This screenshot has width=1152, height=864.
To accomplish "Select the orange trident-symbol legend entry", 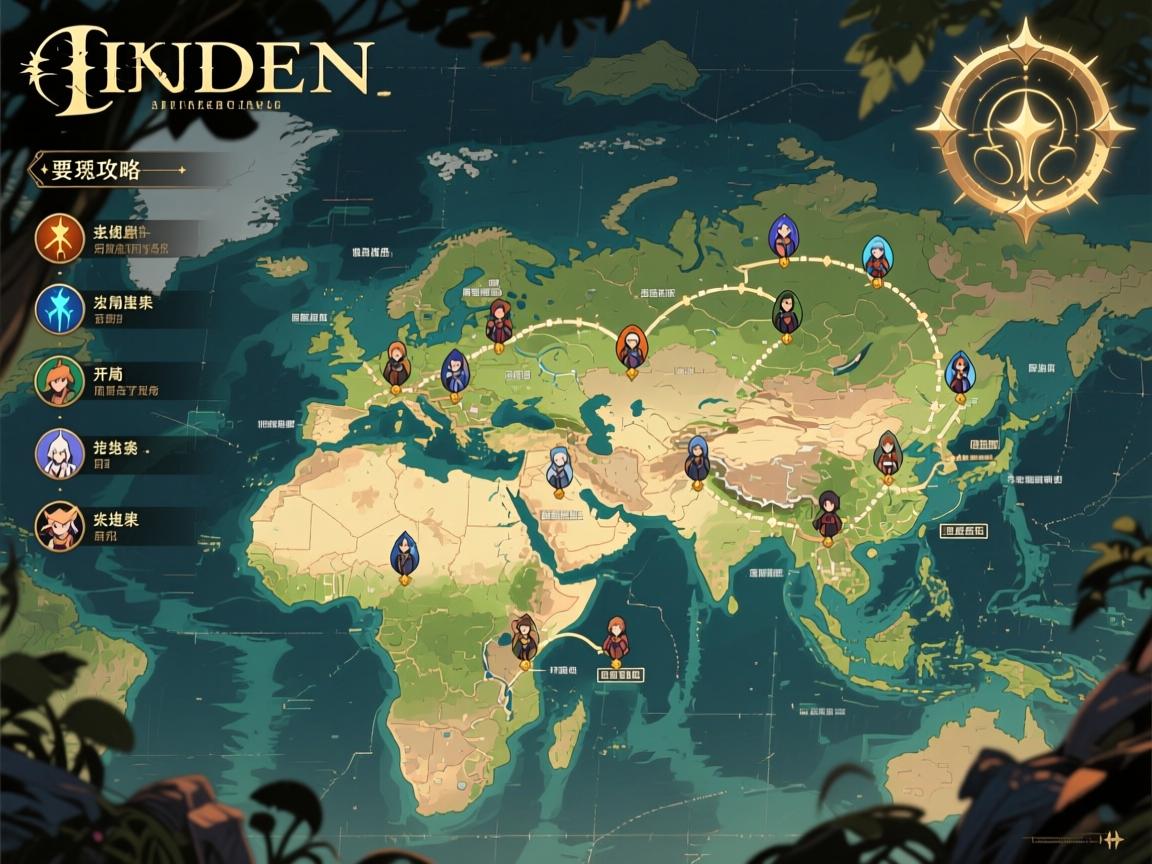I will (58, 237).
